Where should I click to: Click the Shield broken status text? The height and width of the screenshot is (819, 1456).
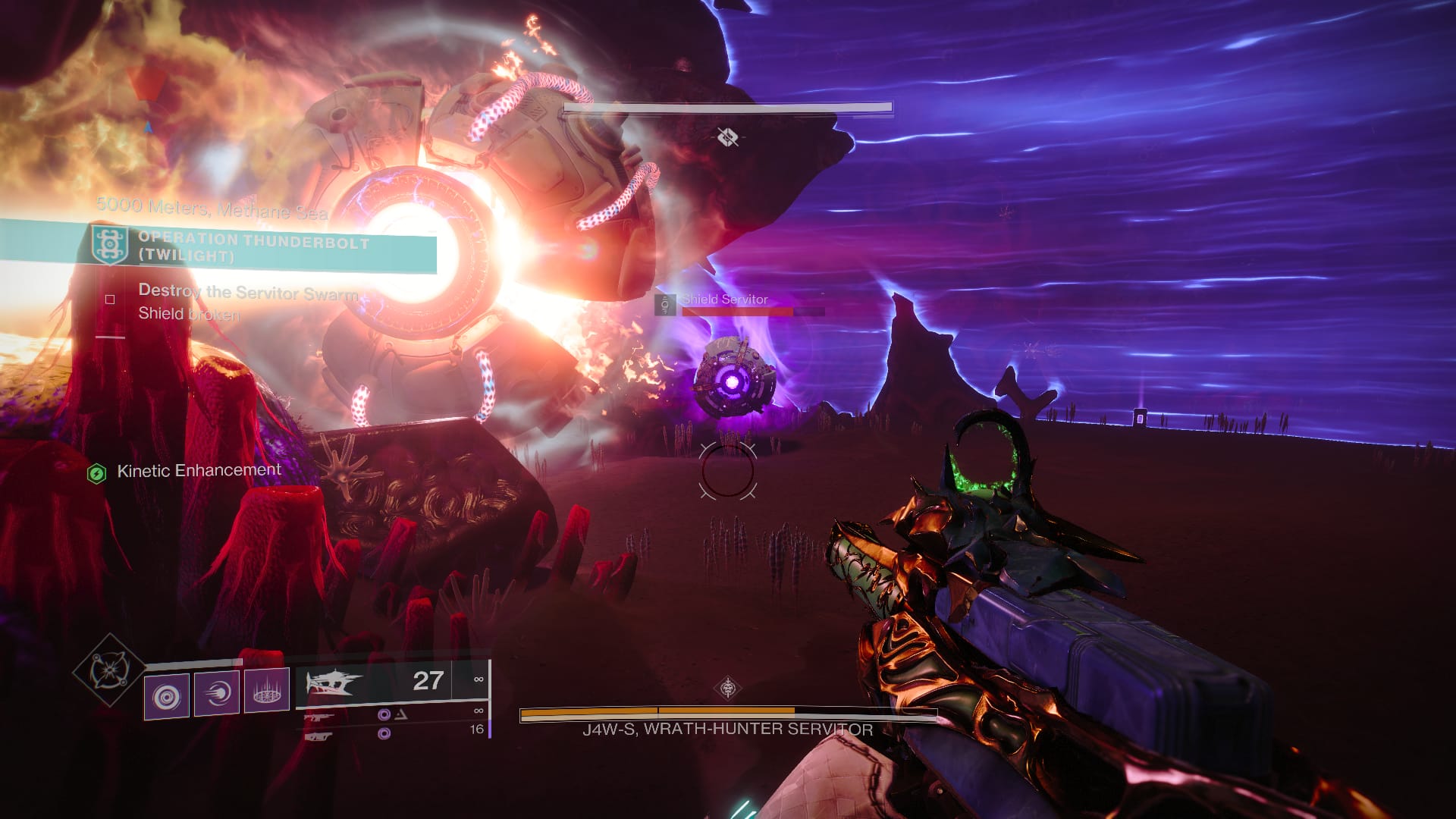pyautogui.click(x=188, y=313)
